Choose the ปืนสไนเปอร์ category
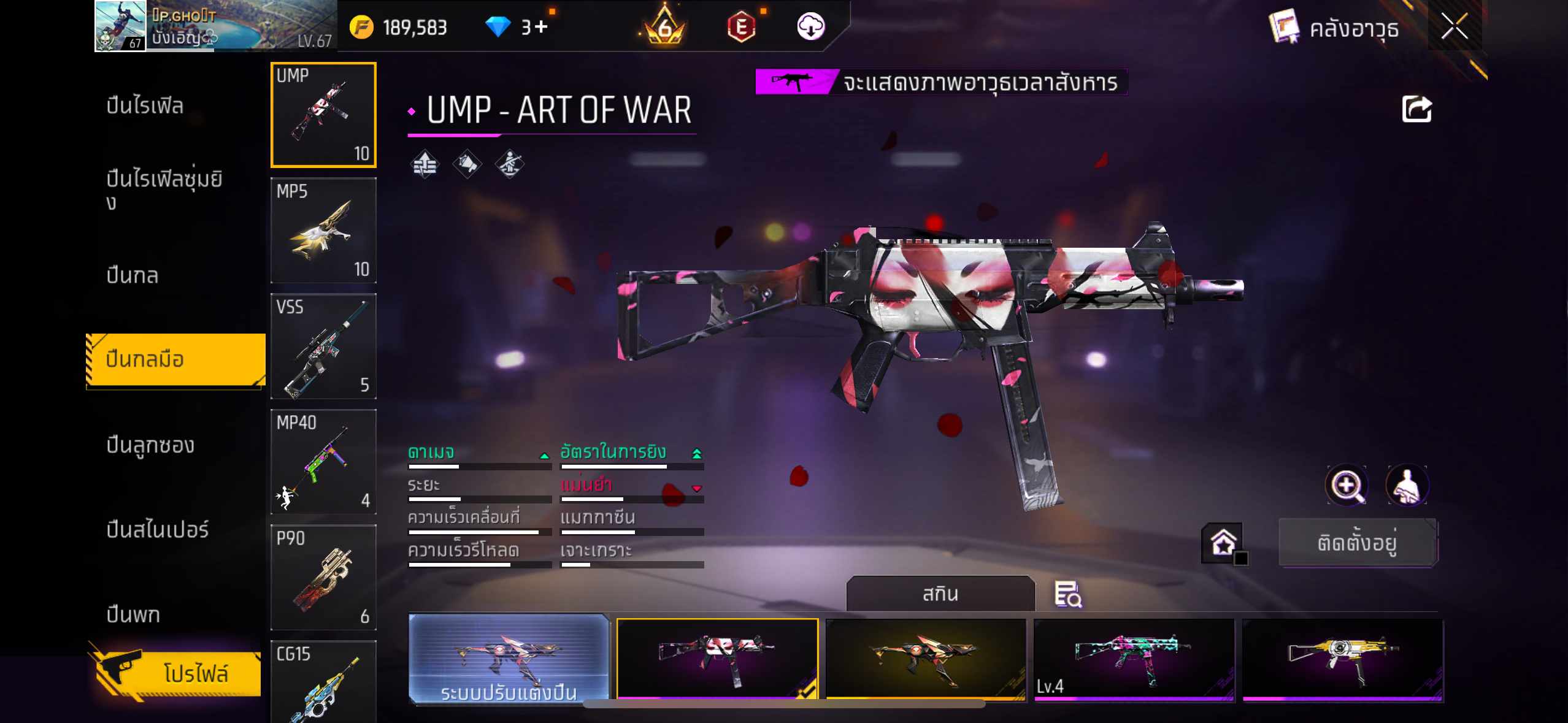The height and width of the screenshot is (723, 1568). tap(158, 529)
